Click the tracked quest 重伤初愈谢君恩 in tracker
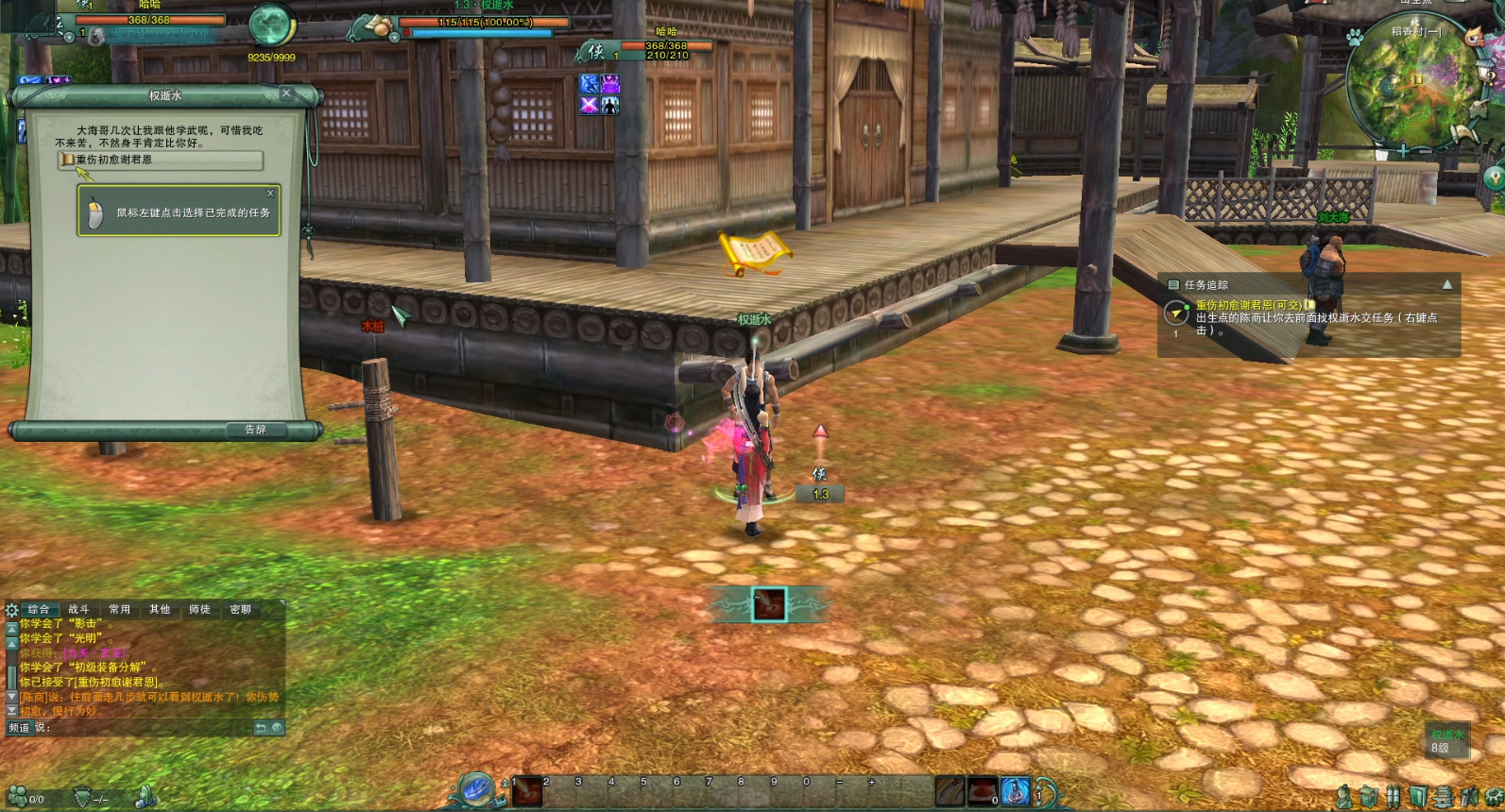 (1247, 305)
